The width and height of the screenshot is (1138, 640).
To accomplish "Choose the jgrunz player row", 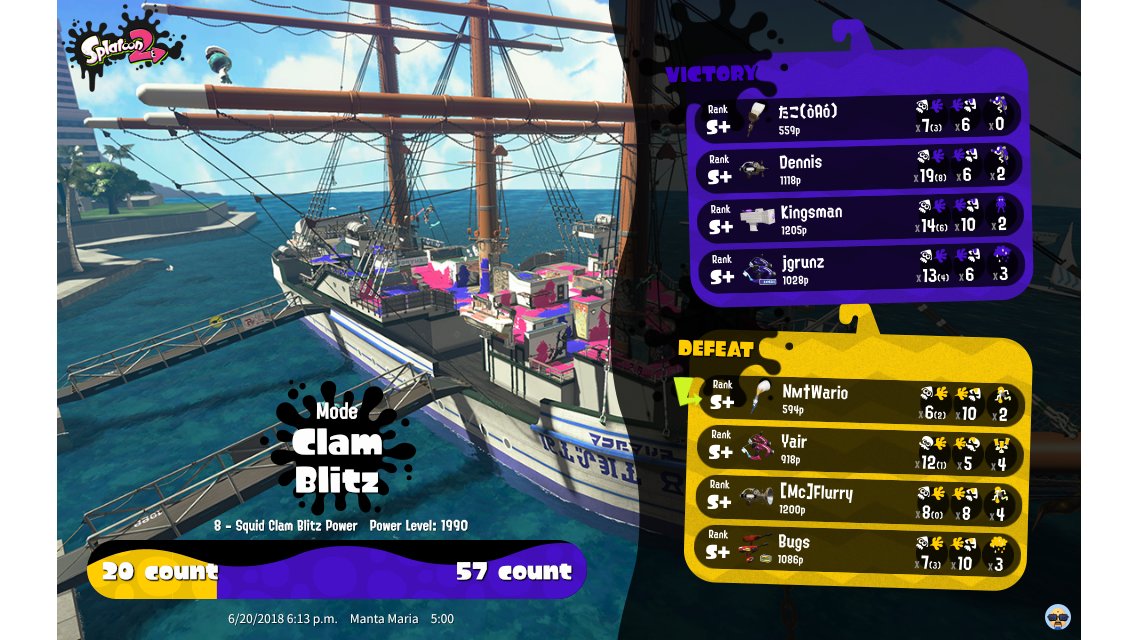I will [x=860, y=268].
